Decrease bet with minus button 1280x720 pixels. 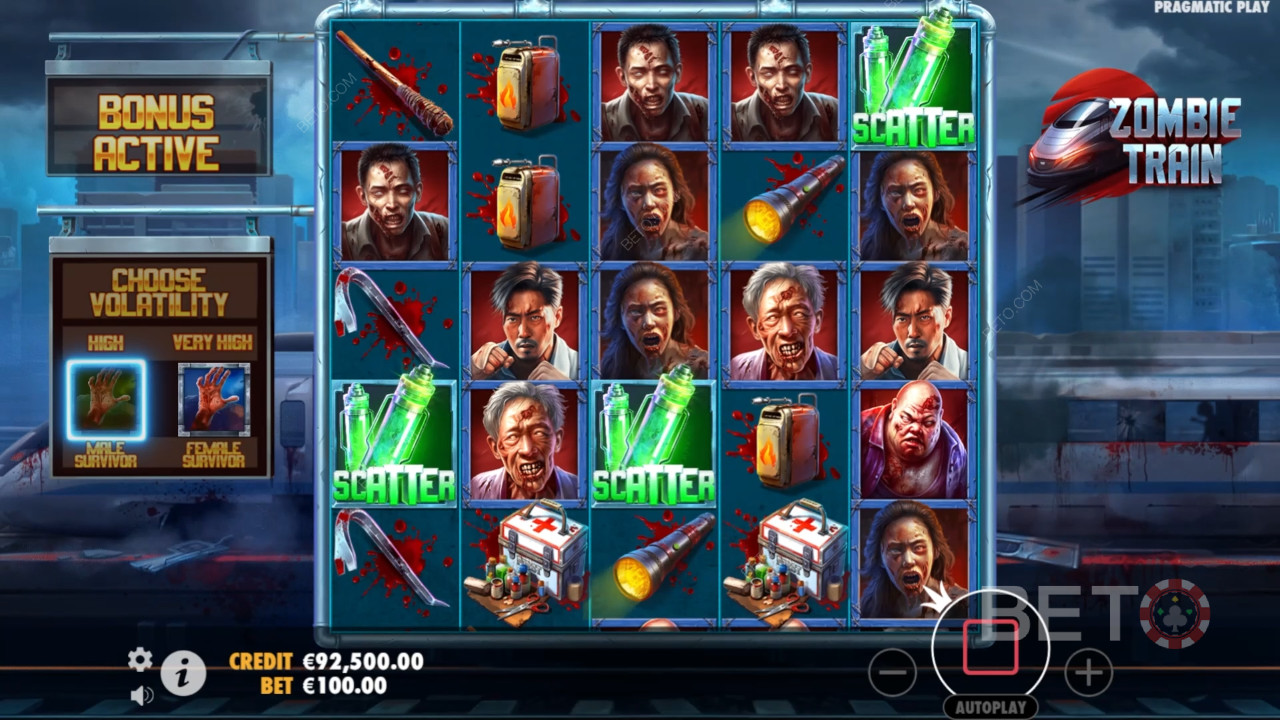[x=892, y=672]
